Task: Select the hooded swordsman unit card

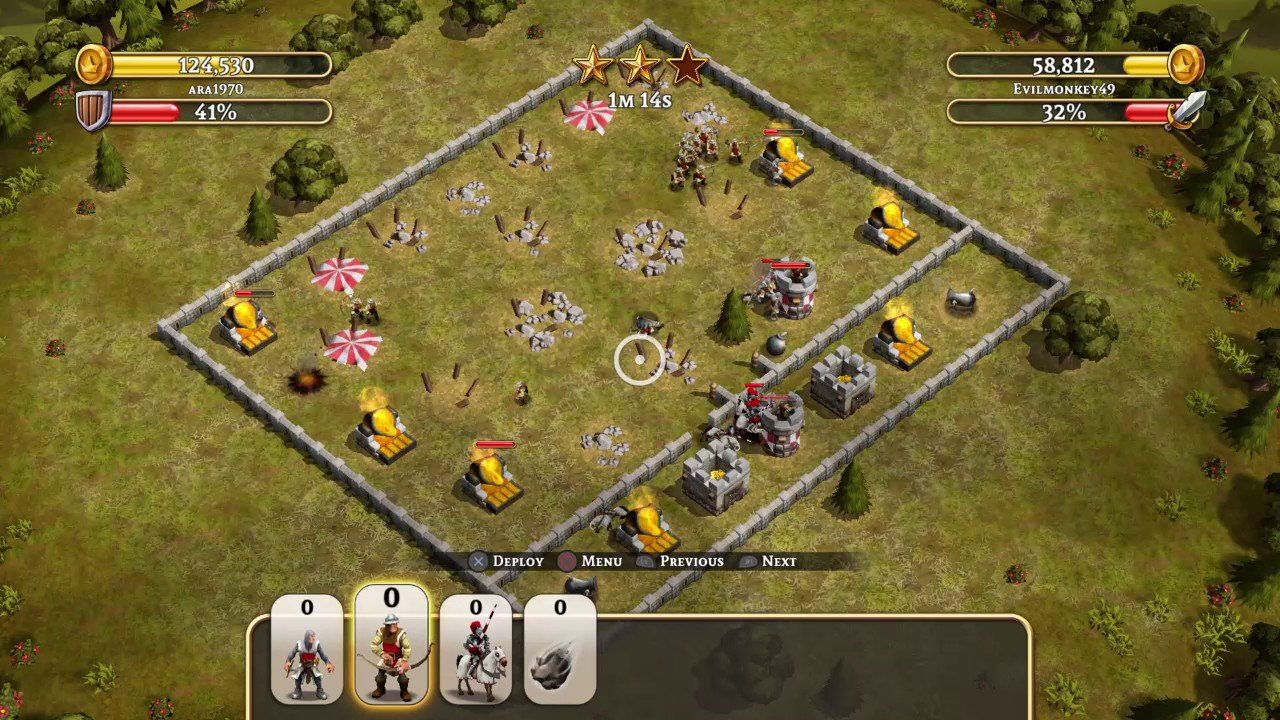Action: [307, 650]
